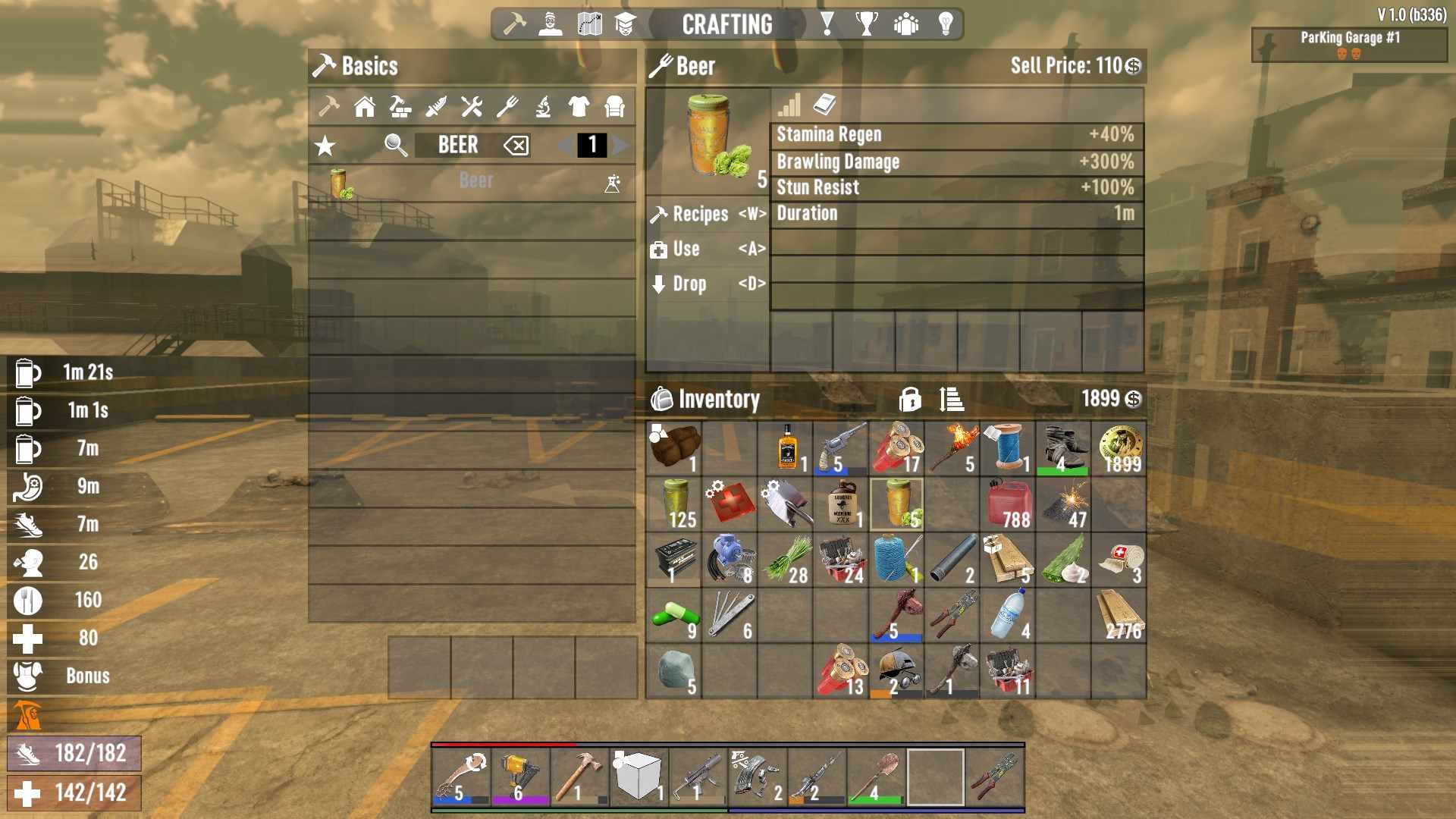Screen dimensions: 1456x819
Task: Toggle the favorites star filter
Action: point(325,146)
